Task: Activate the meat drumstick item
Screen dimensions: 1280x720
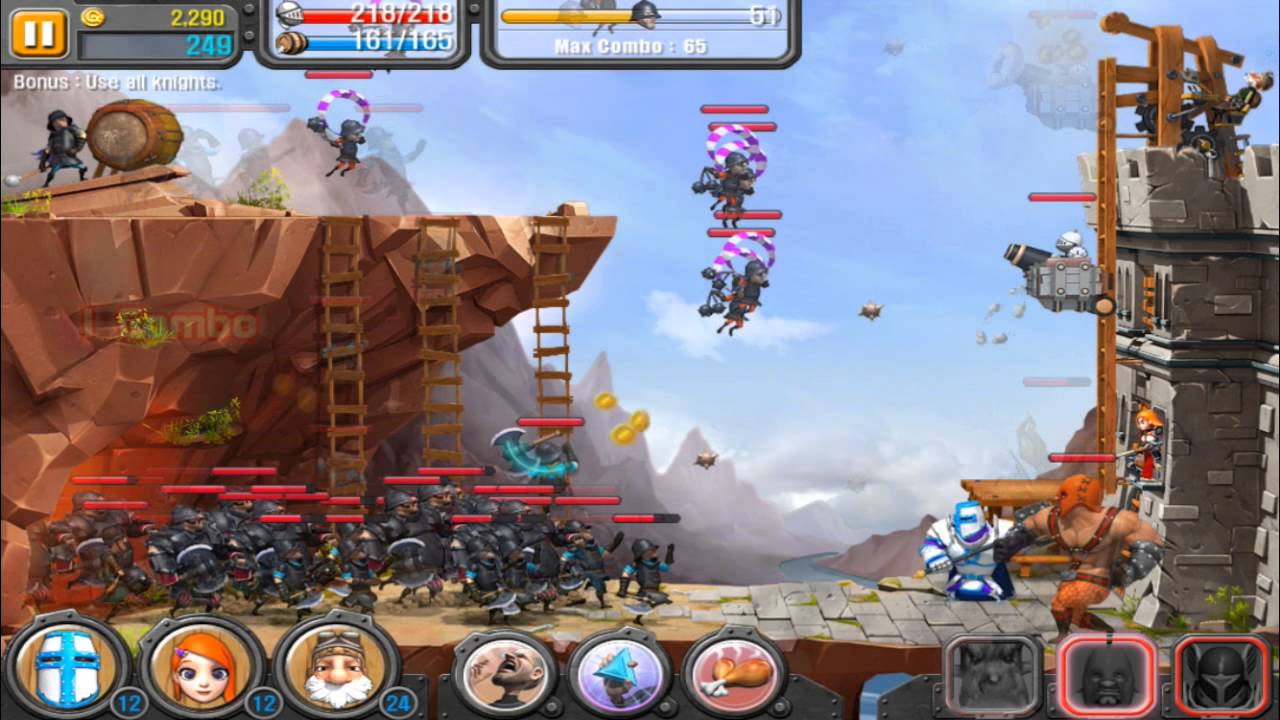Action: [737, 674]
